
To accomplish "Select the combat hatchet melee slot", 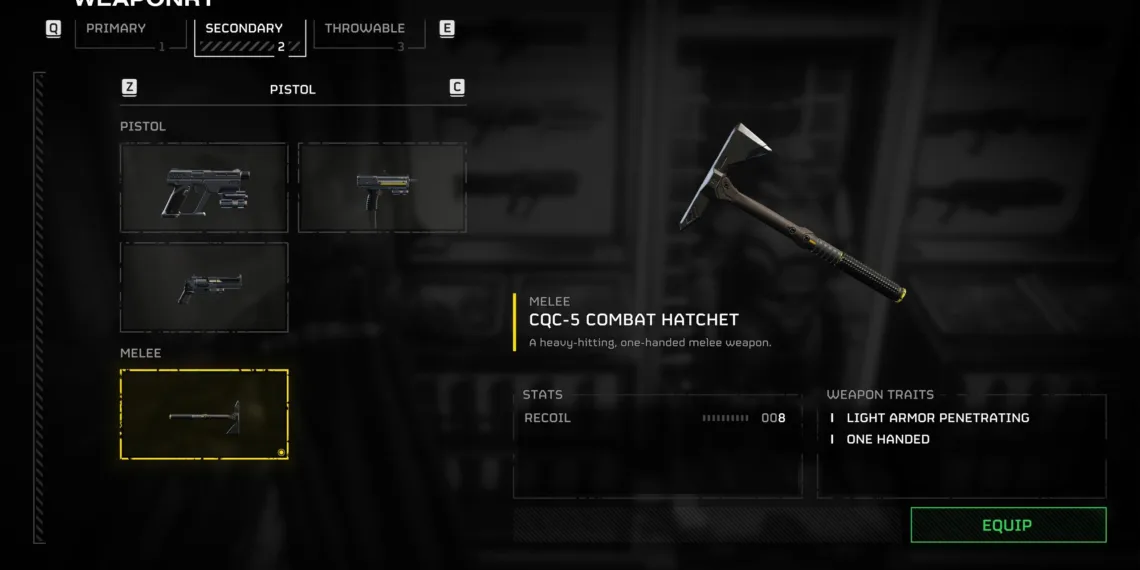I will click(x=204, y=414).
